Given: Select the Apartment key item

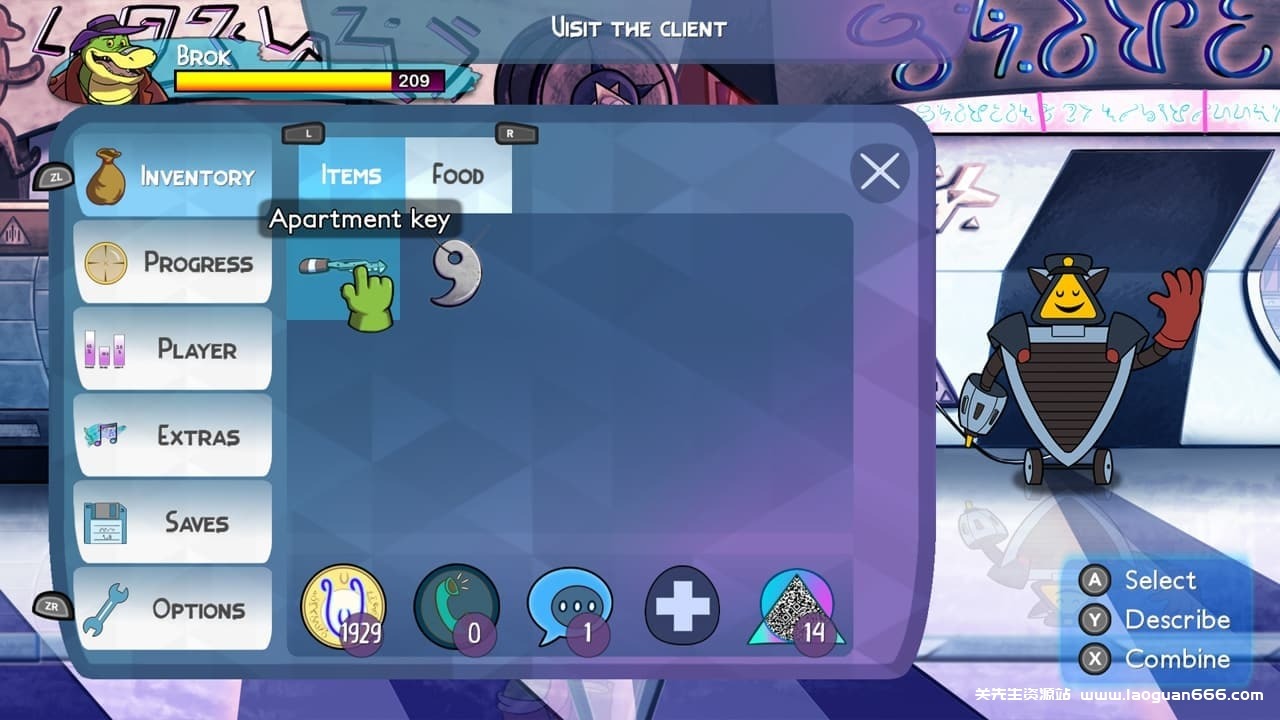Looking at the screenshot, I should pos(344,280).
